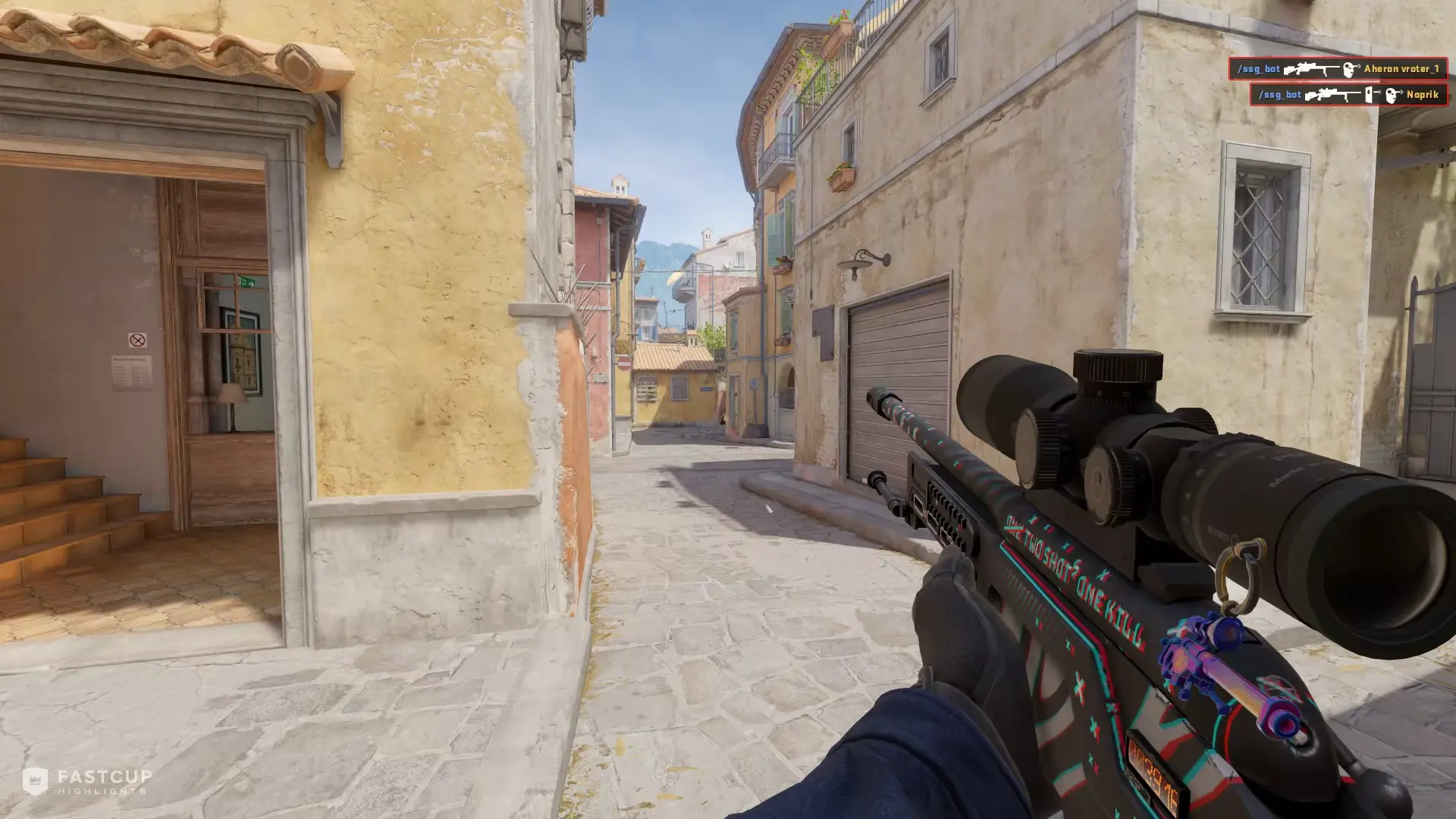1456x819 pixels.
Task: Click the sniper rifle icon beside Noprik's kill entry
Action: [1333, 95]
